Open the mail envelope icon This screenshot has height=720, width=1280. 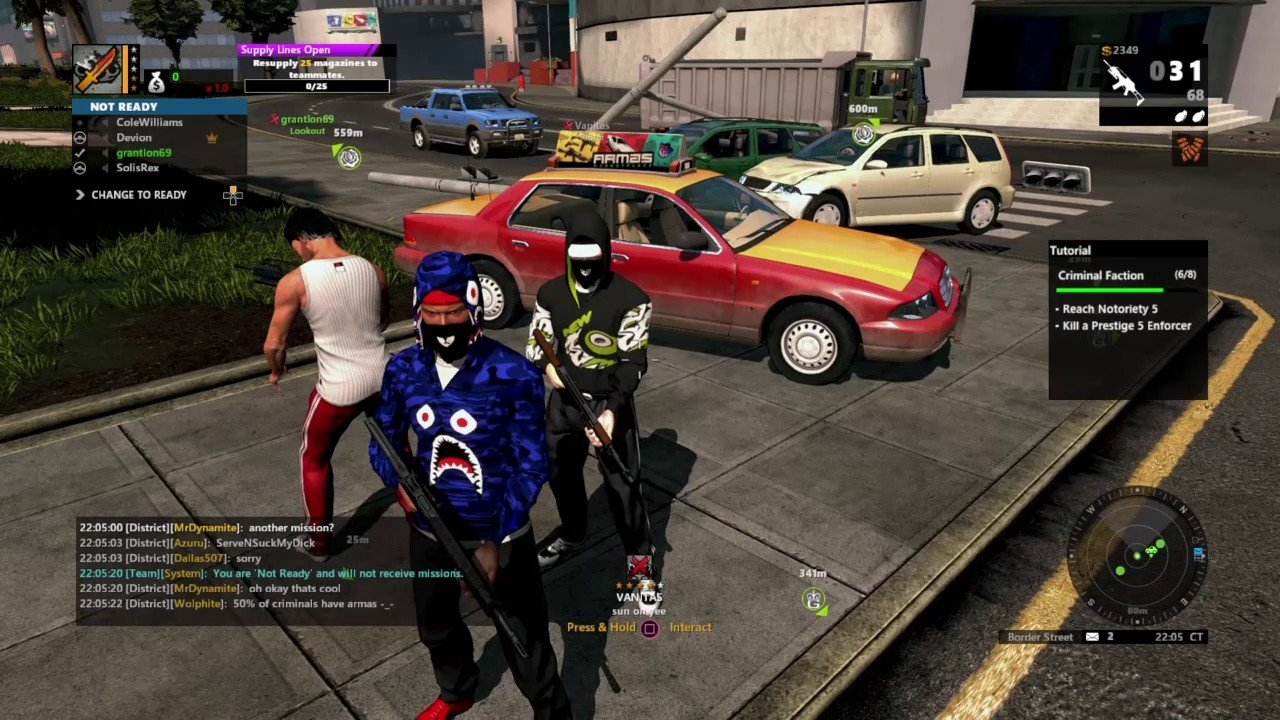coord(1092,637)
